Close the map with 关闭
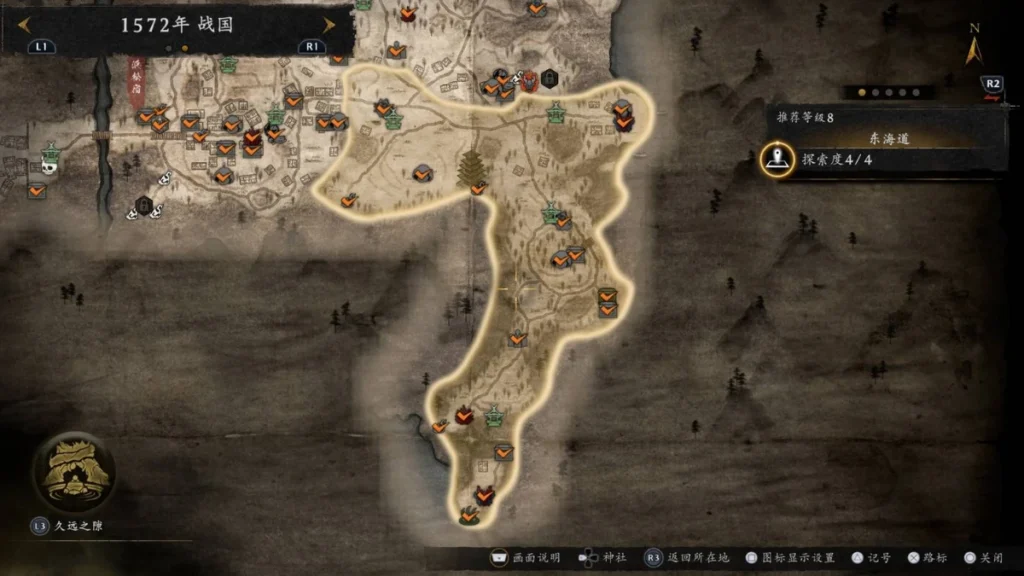 983,557
